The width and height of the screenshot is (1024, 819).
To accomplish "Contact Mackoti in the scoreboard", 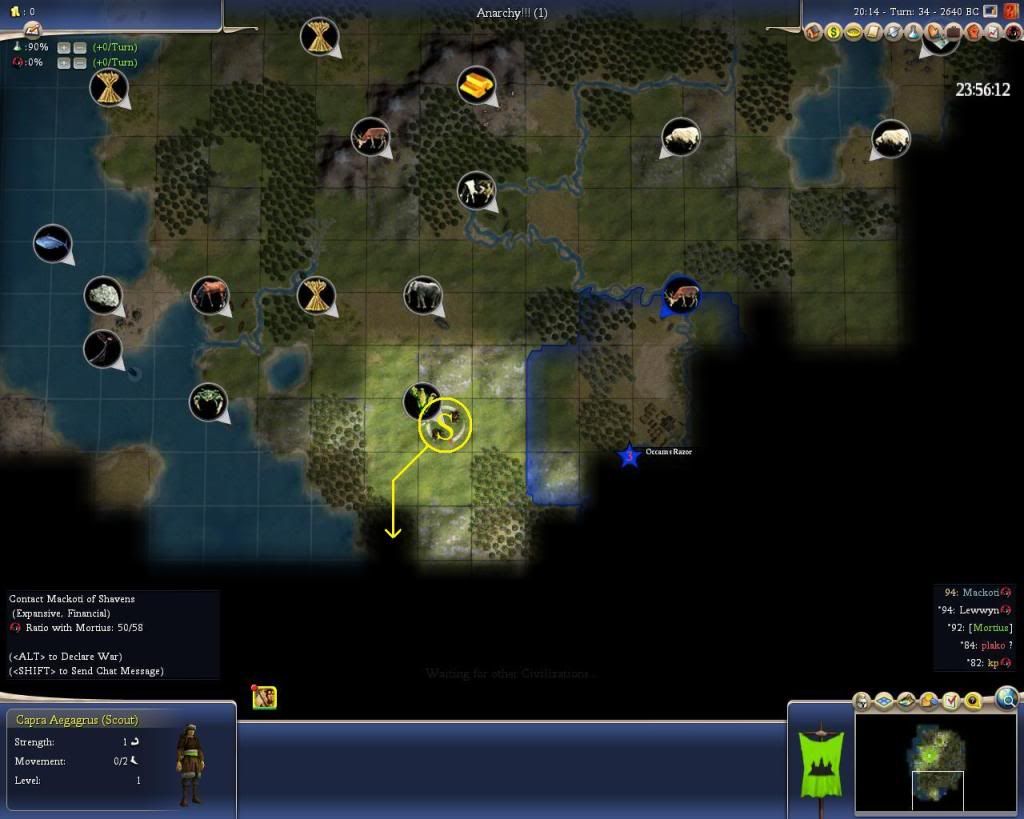I will click(x=980, y=593).
